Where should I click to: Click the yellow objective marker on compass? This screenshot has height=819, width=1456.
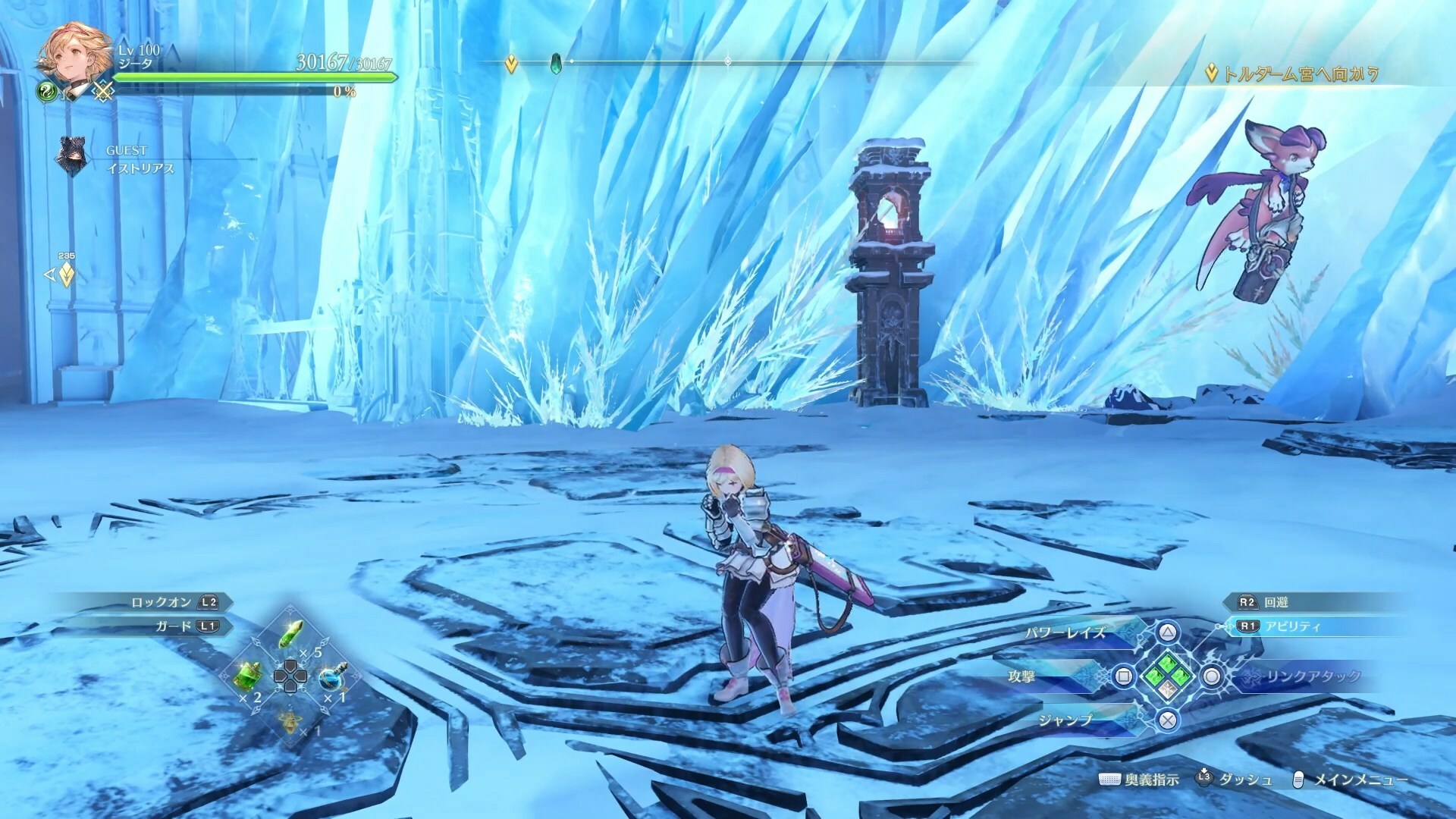coord(511,65)
